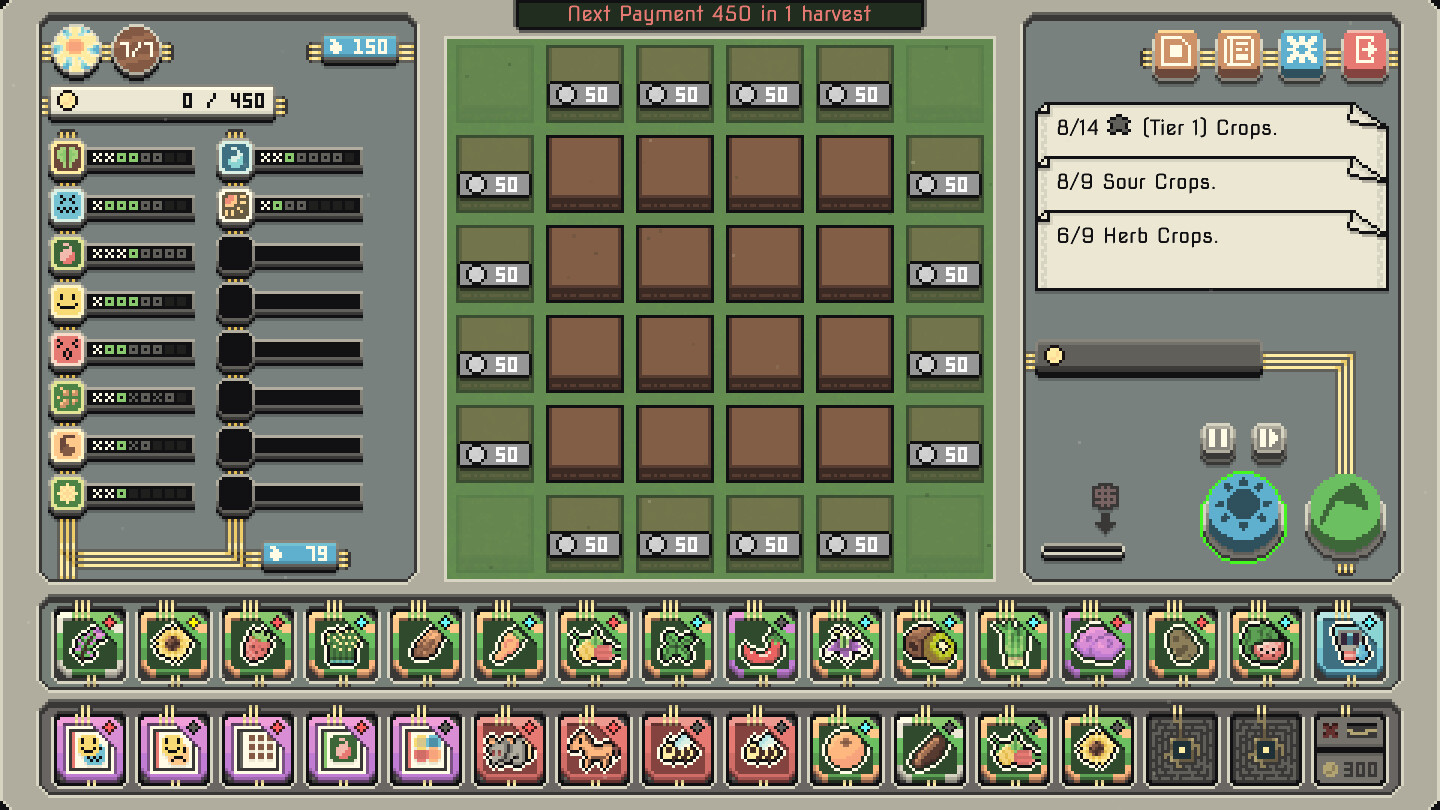Open the journal icon at top right
The image size is (1440, 810).
(1238, 55)
